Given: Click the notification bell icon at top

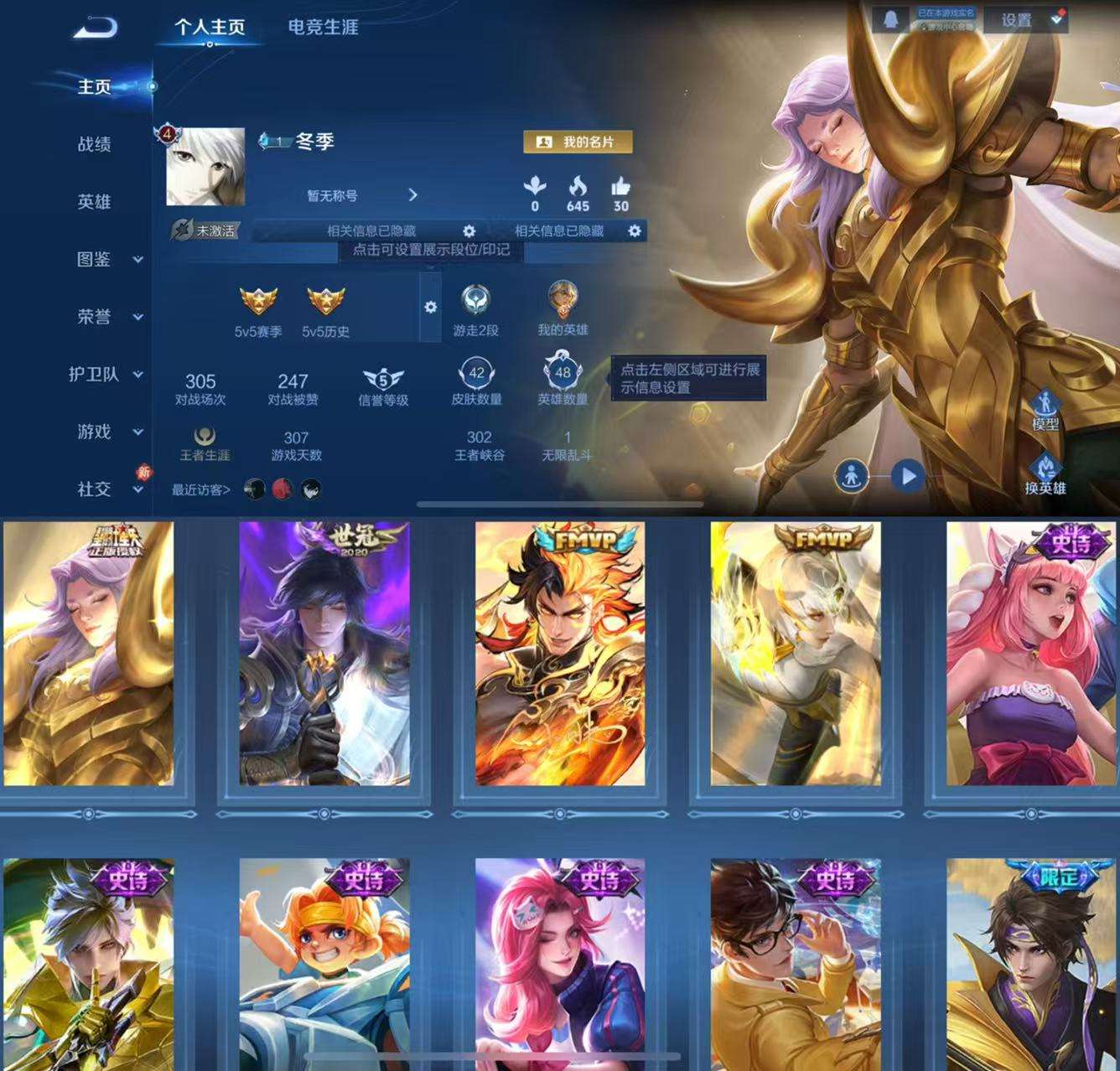Looking at the screenshot, I should [890, 18].
